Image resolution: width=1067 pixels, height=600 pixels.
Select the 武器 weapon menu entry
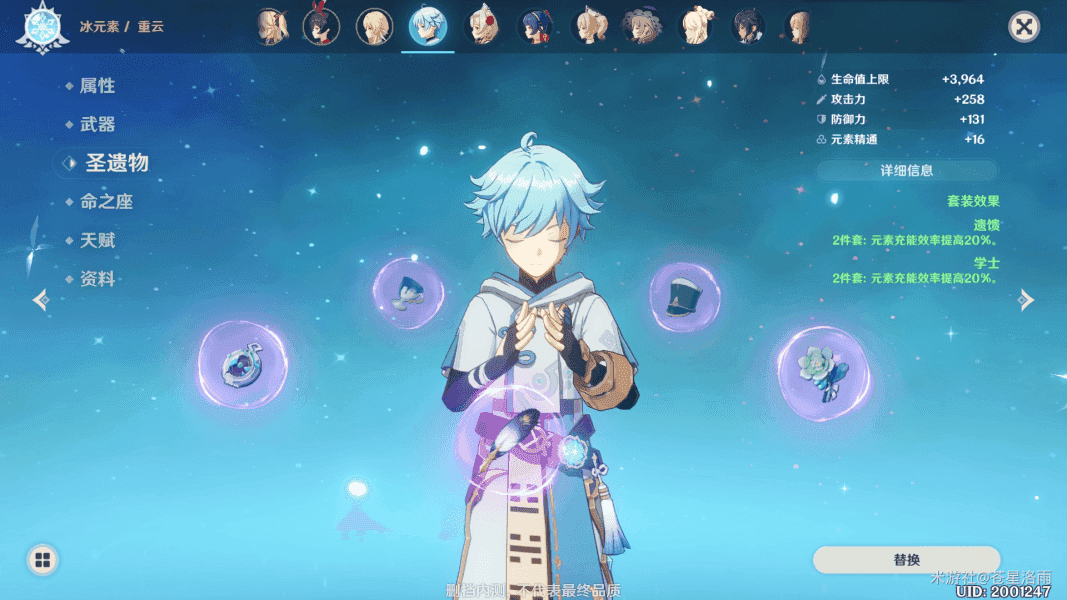pos(97,125)
